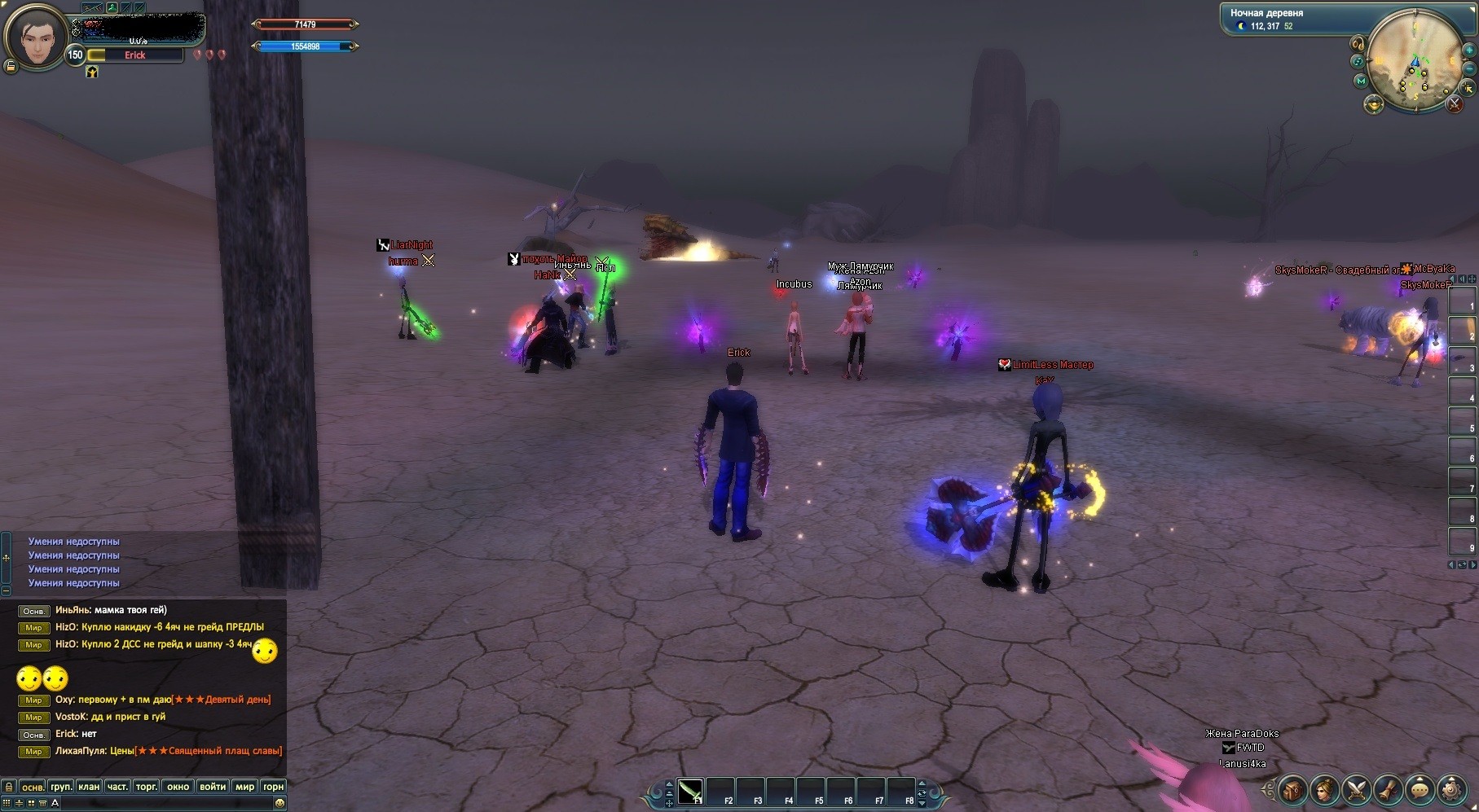Switch to the 'клан' chat tab

point(89,787)
